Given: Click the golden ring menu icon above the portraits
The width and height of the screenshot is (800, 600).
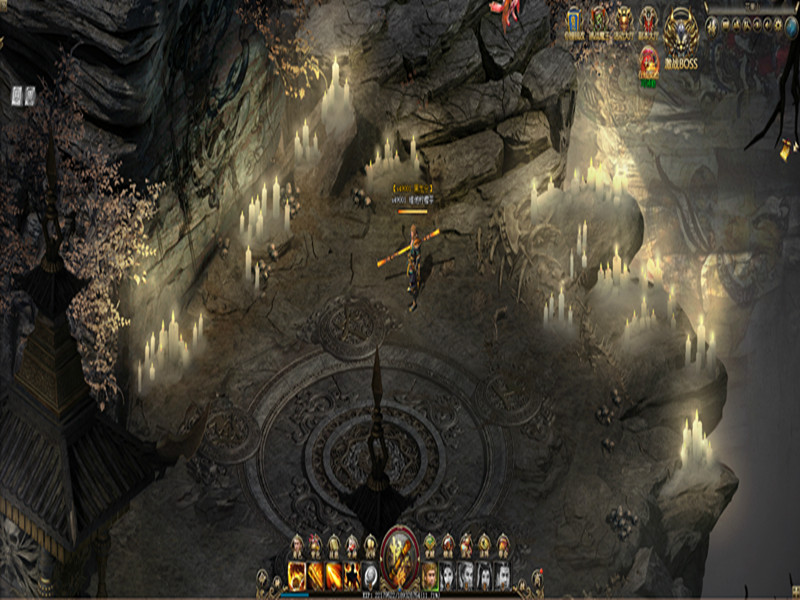Looking at the screenshot, I should tap(484, 544).
